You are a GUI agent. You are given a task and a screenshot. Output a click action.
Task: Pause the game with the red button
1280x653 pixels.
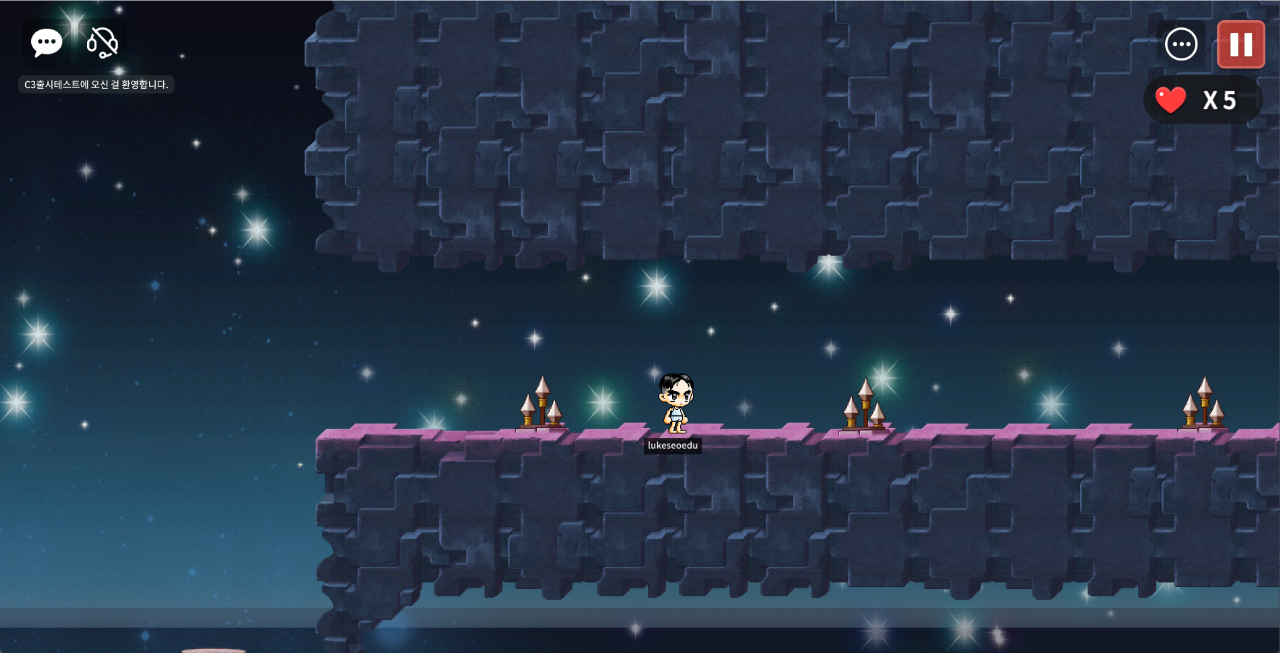(x=1241, y=44)
